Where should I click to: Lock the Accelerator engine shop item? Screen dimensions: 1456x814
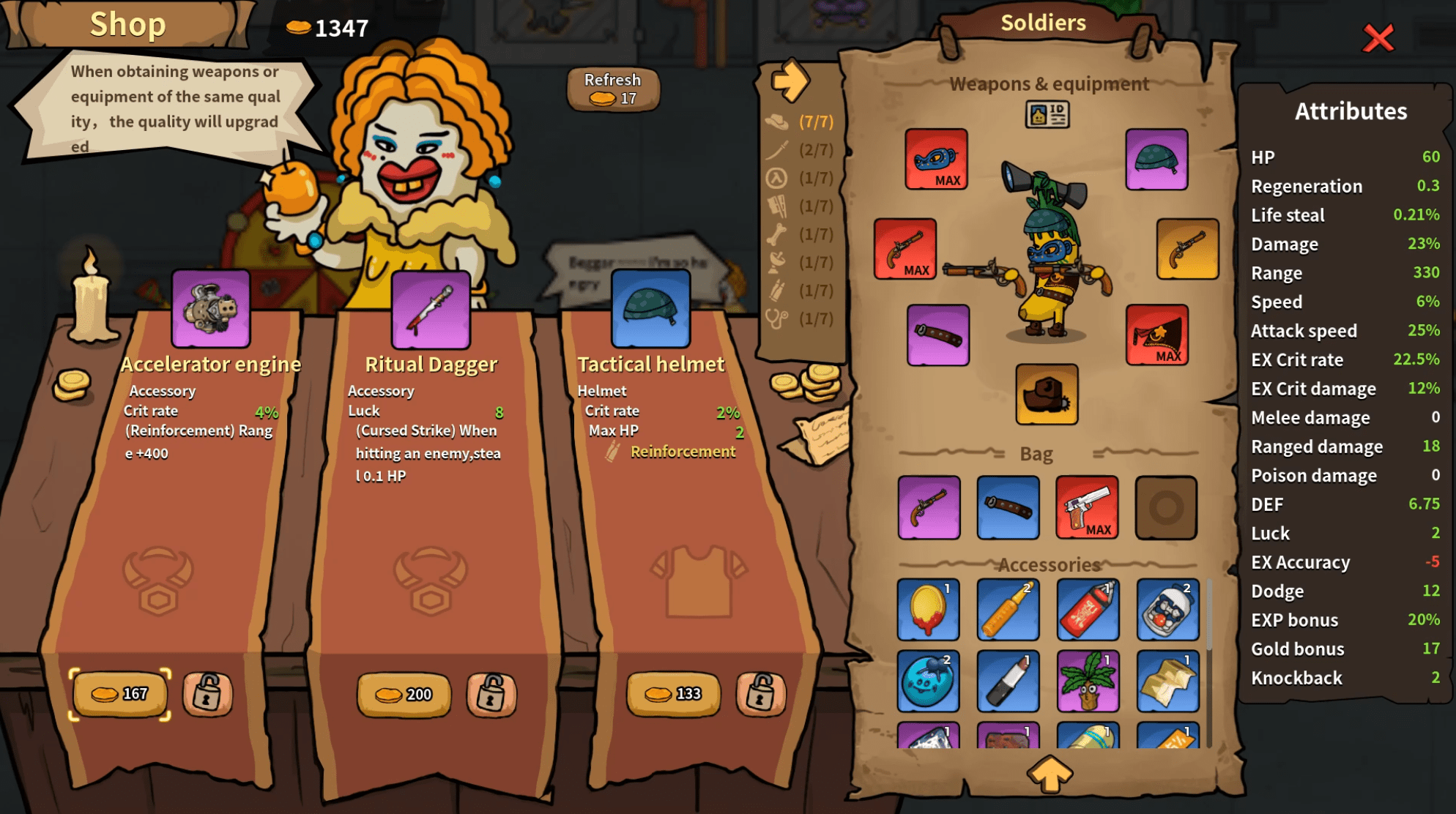[207, 692]
